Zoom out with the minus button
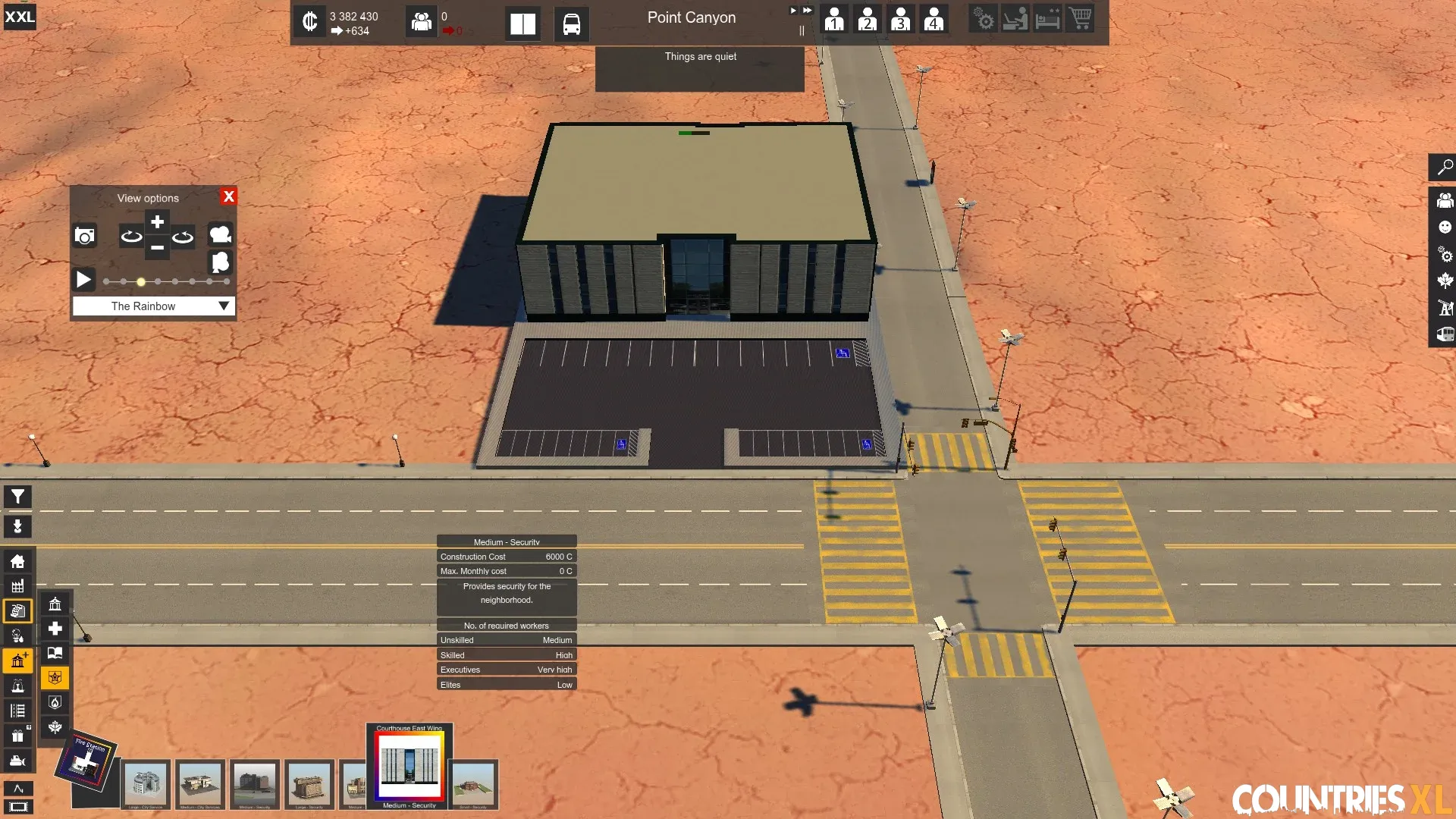Image resolution: width=1456 pixels, height=819 pixels. coord(157,248)
